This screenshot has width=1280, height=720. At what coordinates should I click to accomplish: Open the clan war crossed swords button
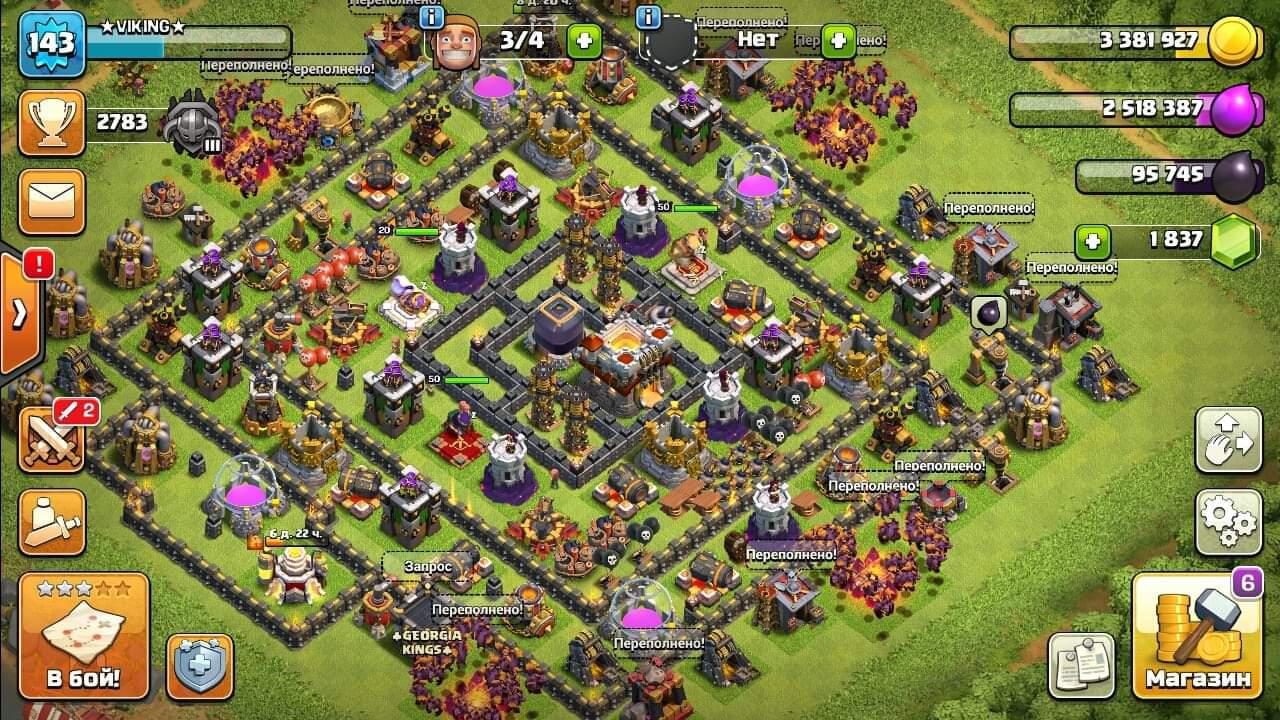pyautogui.click(x=51, y=440)
